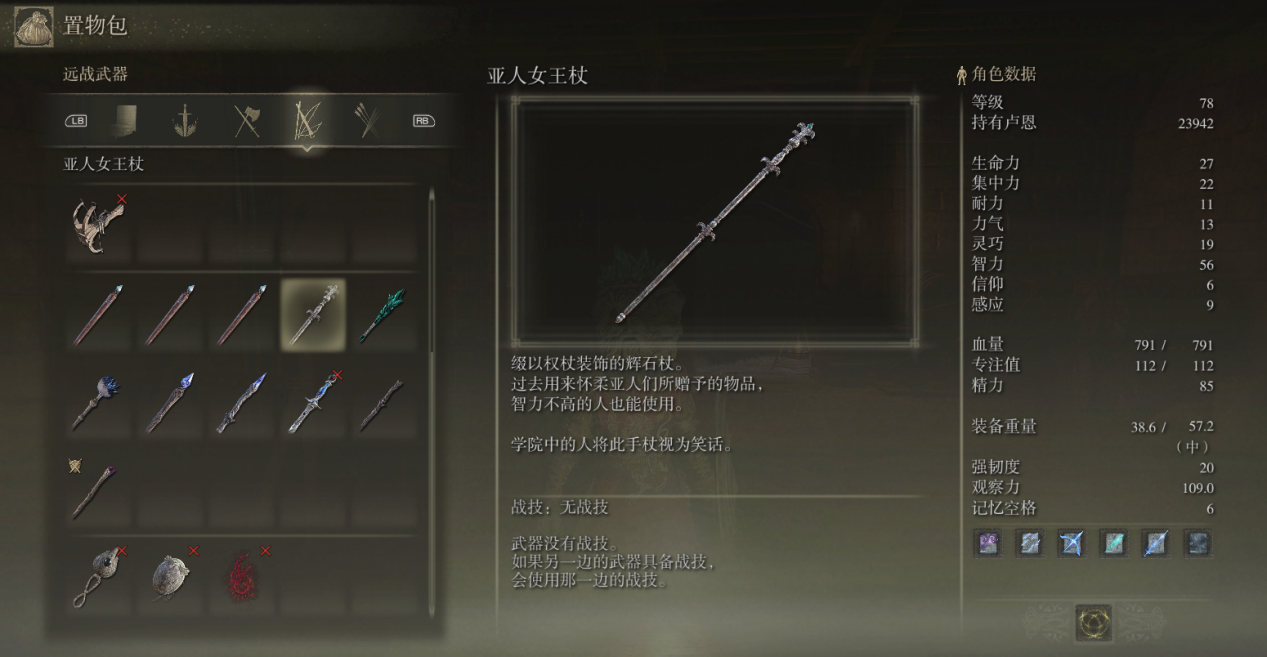
Task: Switch to the arrows and bolts tab
Action: pyautogui.click(x=366, y=121)
